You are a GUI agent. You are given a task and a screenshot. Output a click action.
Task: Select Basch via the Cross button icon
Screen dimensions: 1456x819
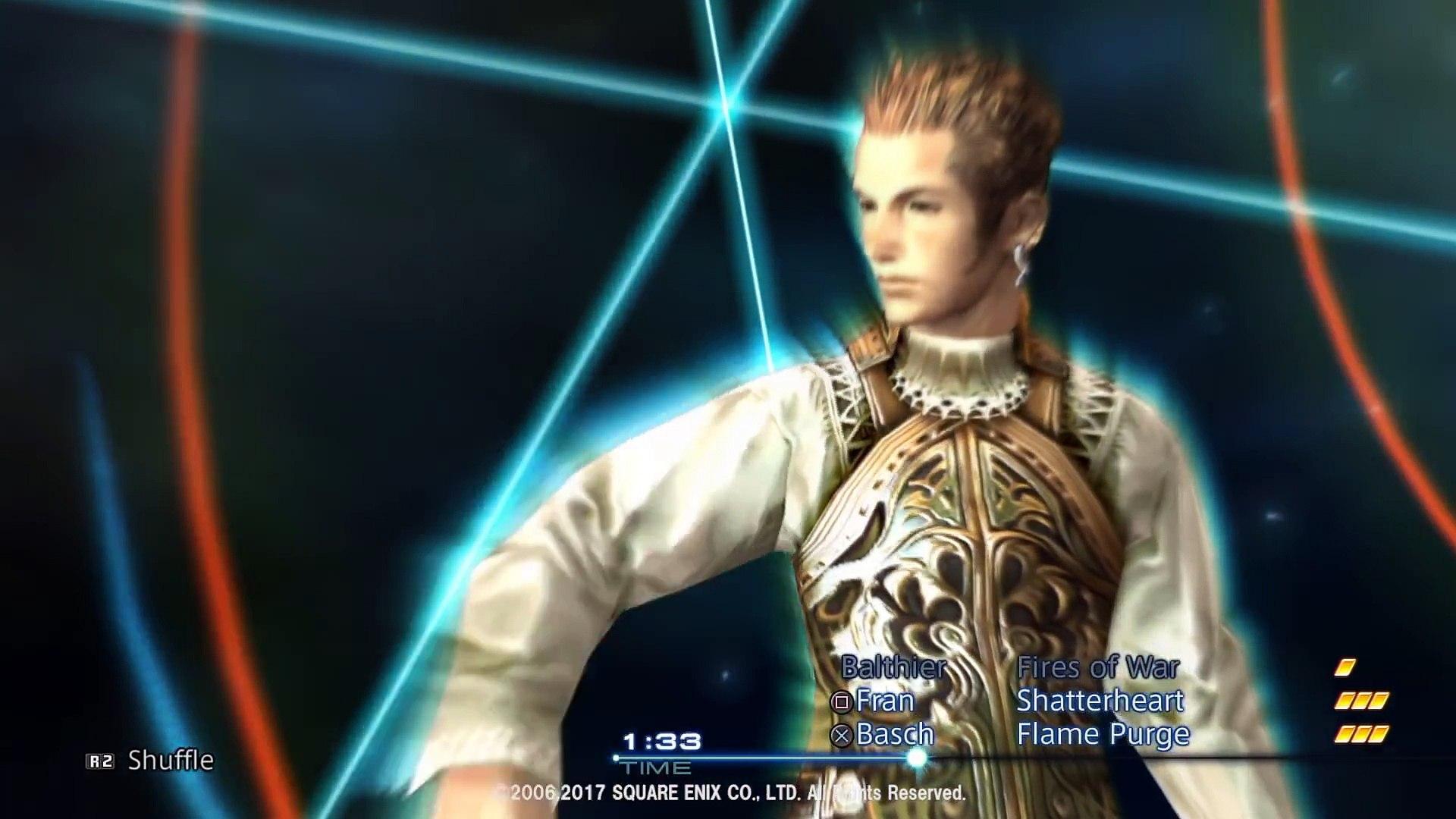tap(842, 734)
